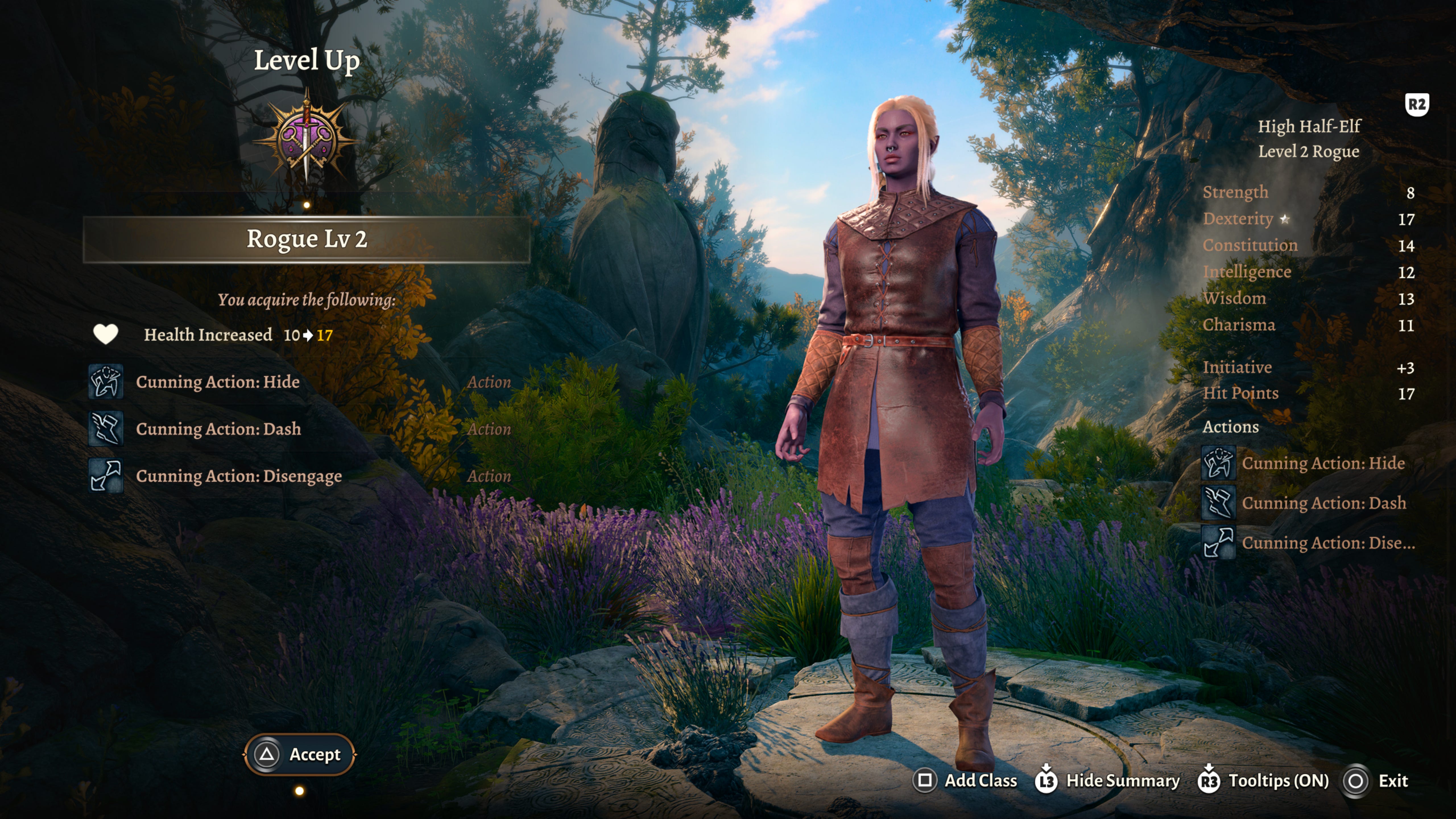Click the Rogue Lv 2 class banner
This screenshot has width=1456, height=819.
click(306, 239)
